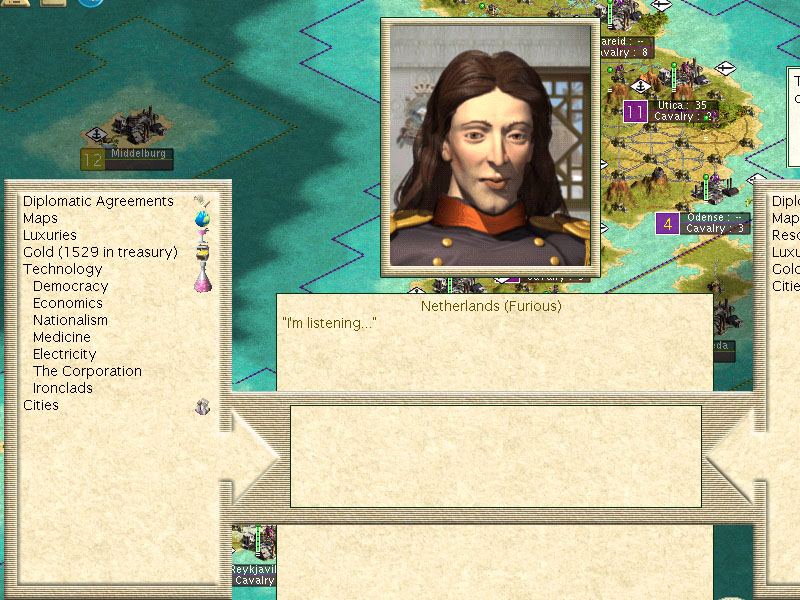Pick Electricity from the technology list
The image size is (800, 600).
[65, 354]
